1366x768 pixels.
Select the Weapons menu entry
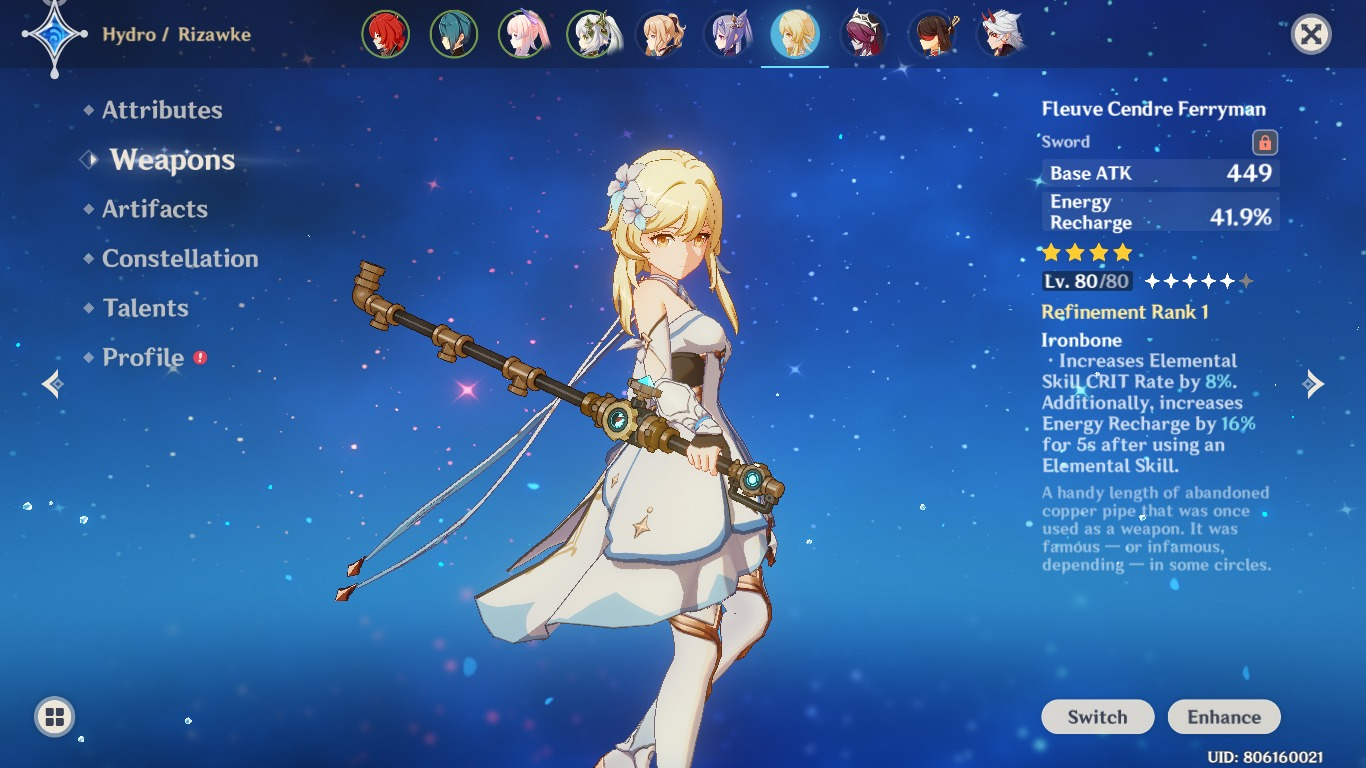(x=172, y=160)
